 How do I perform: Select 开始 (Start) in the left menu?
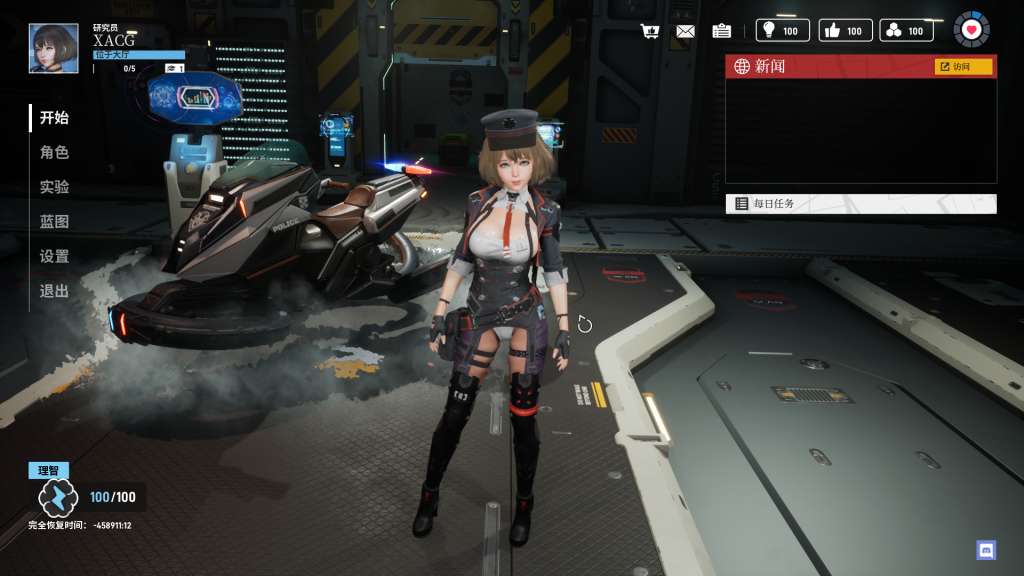click(54, 118)
